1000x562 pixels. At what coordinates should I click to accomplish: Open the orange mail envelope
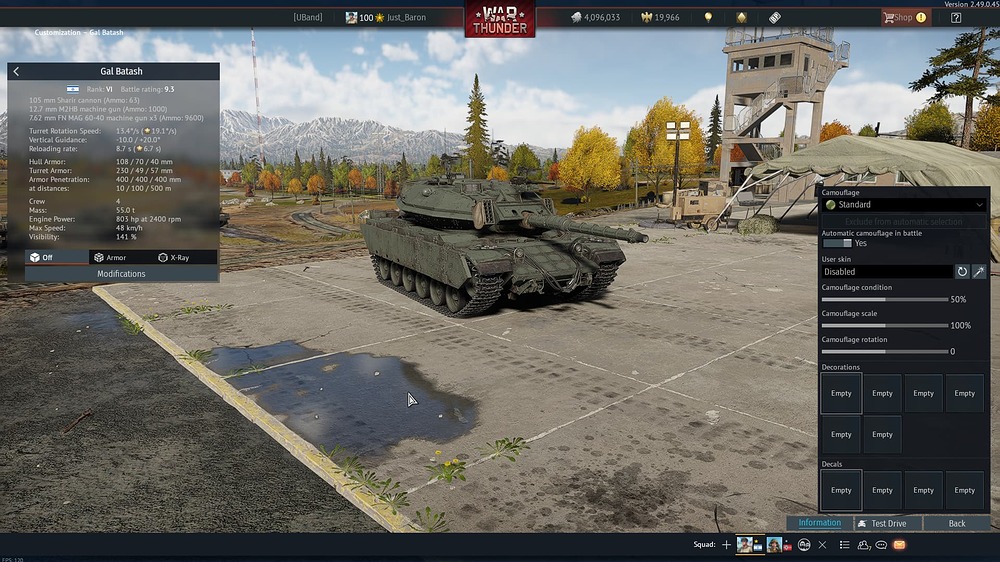coord(899,545)
